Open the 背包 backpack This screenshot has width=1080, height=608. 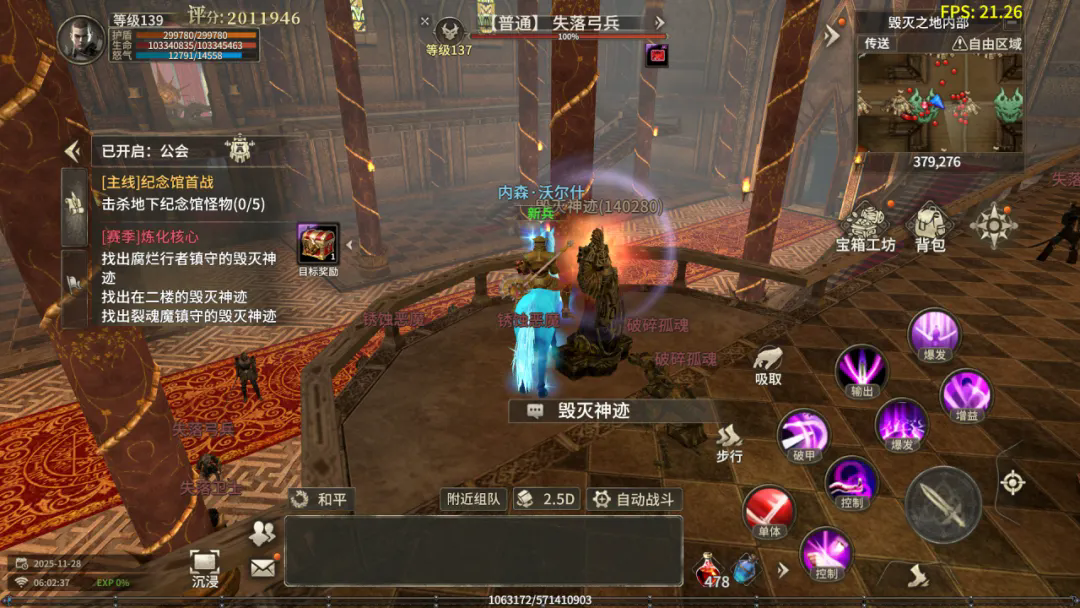[931, 226]
